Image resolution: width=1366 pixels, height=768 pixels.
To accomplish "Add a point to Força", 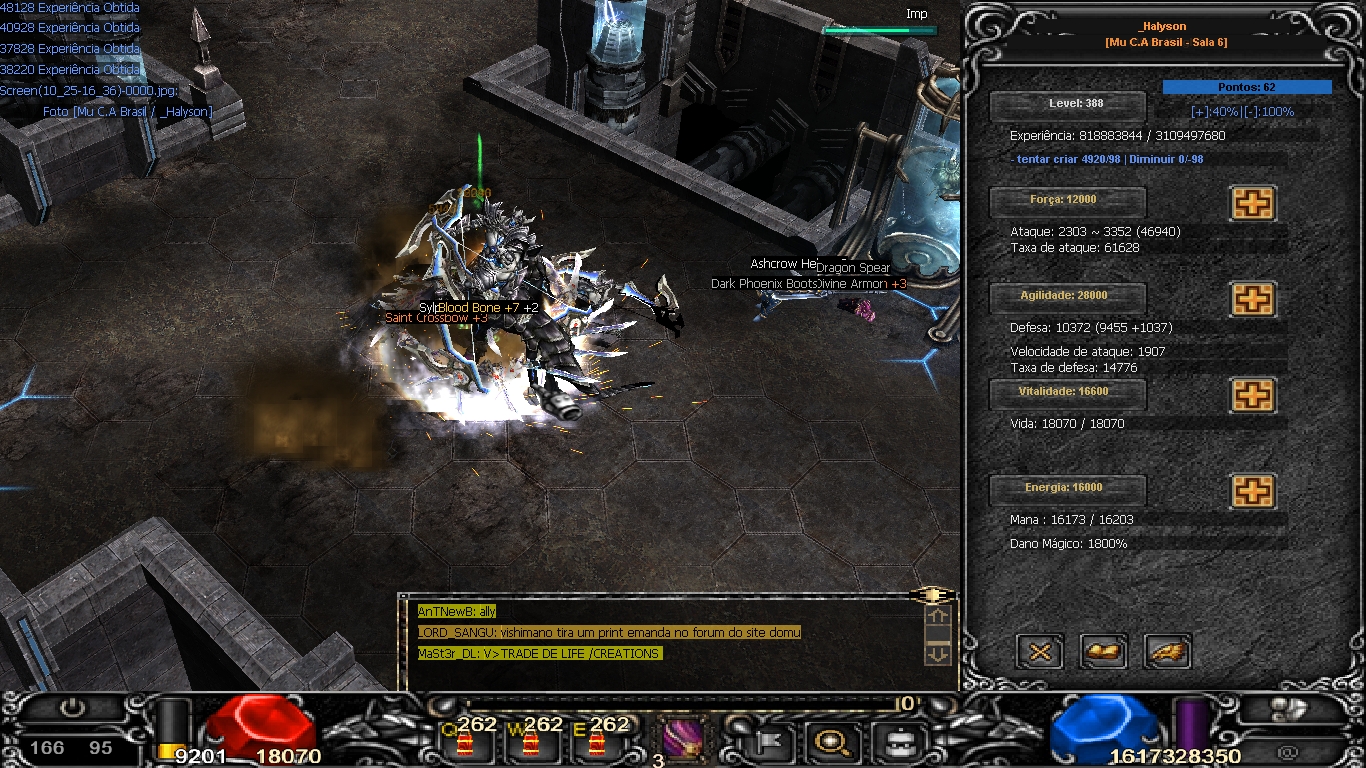I will tap(1252, 203).
